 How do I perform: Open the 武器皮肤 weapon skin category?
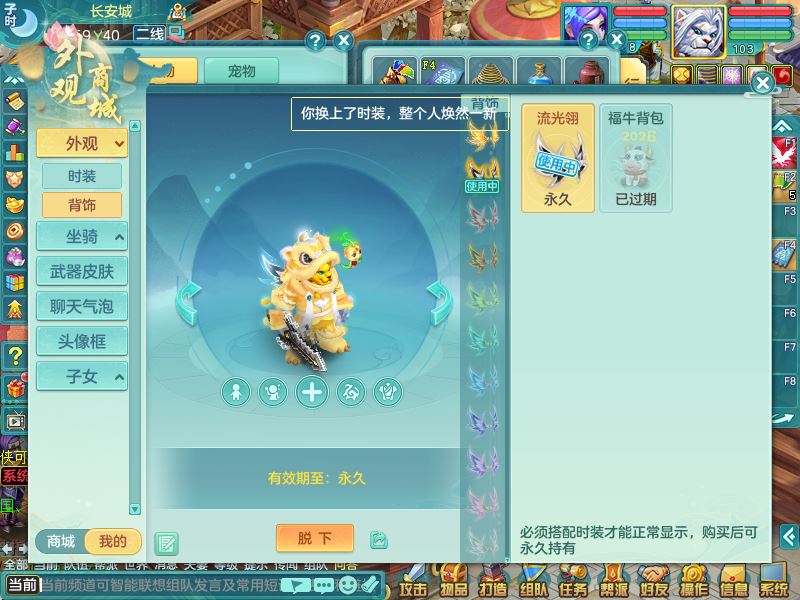[82, 271]
